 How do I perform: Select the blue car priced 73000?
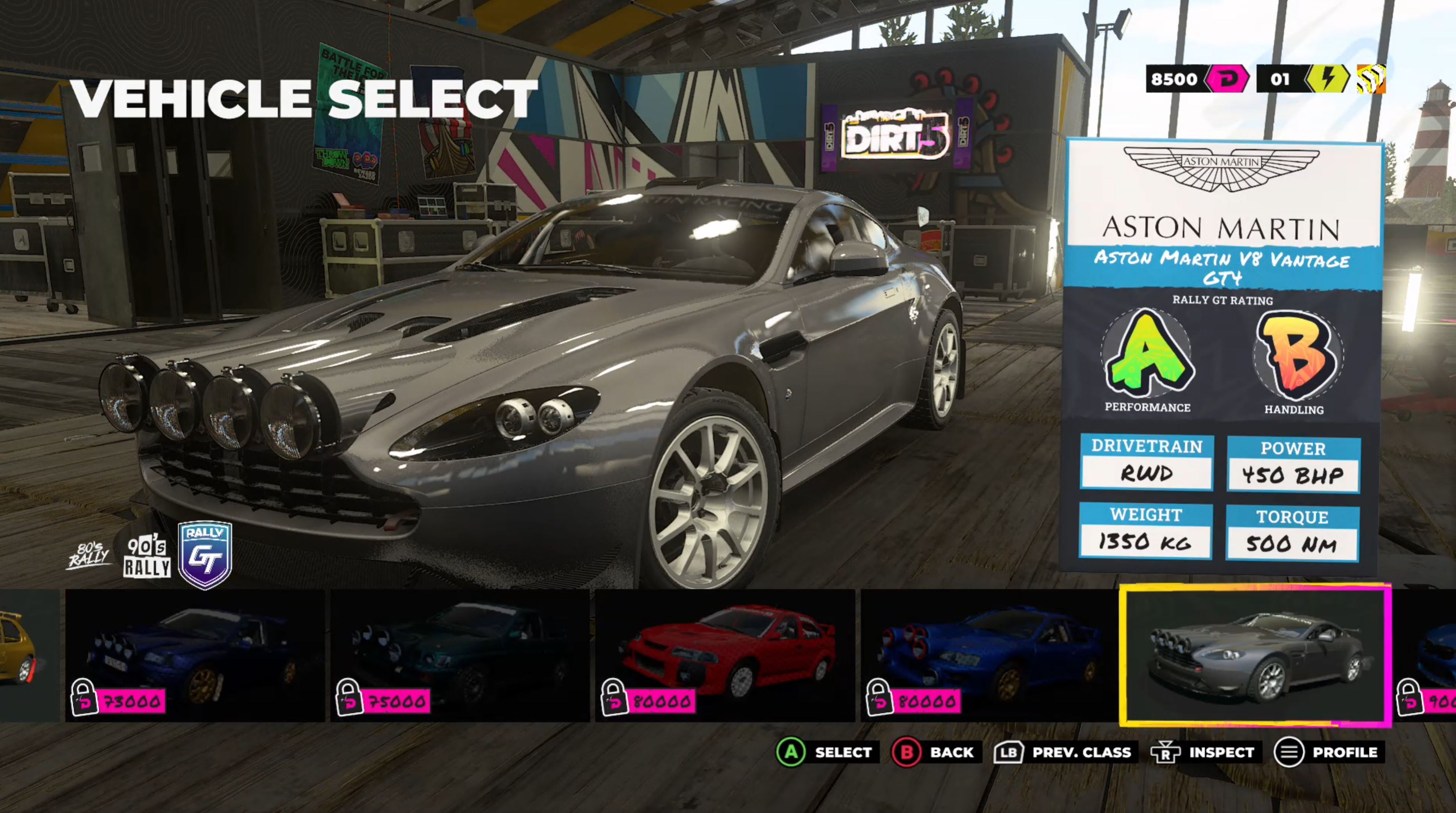coord(195,656)
